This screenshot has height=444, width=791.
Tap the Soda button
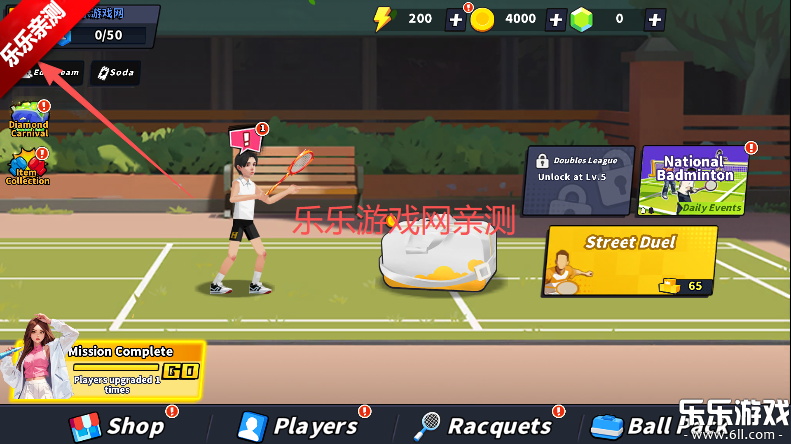coord(115,73)
